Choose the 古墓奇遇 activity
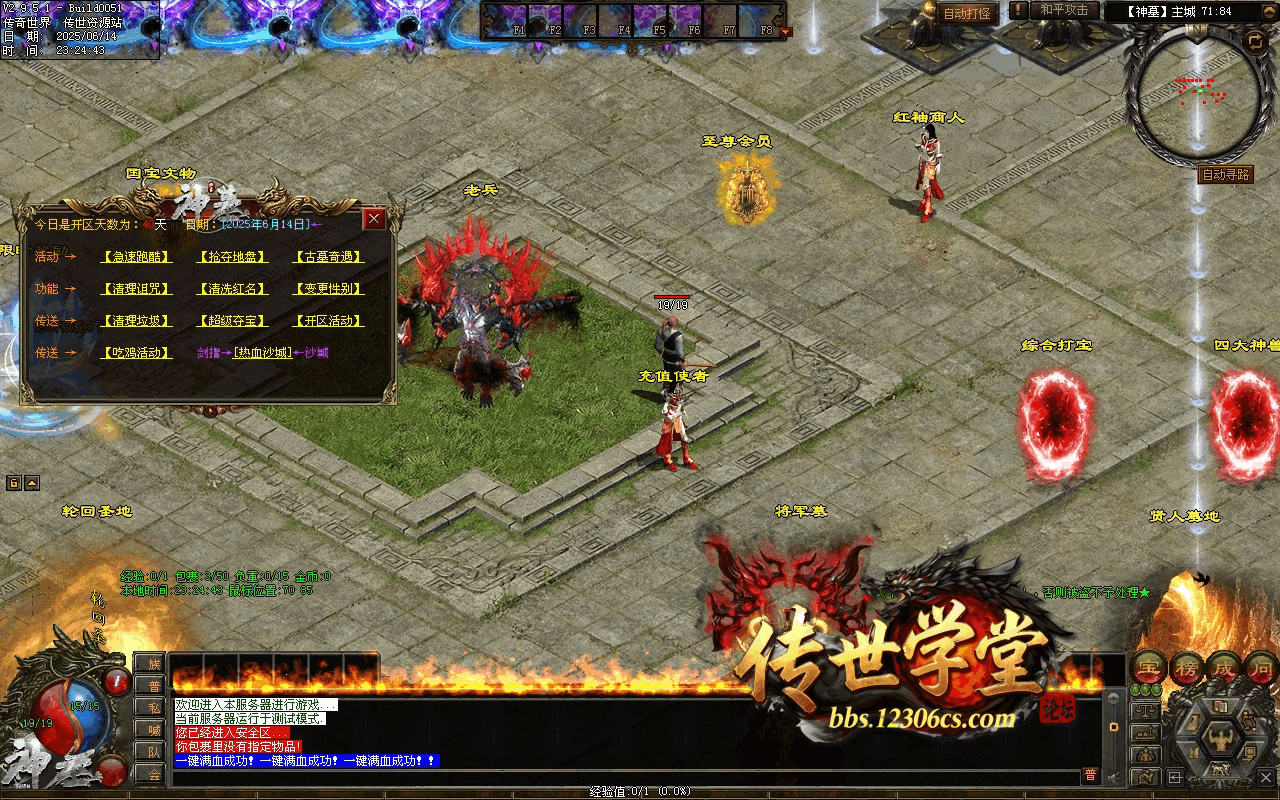Screen dimensions: 1280x800 (x=328, y=257)
